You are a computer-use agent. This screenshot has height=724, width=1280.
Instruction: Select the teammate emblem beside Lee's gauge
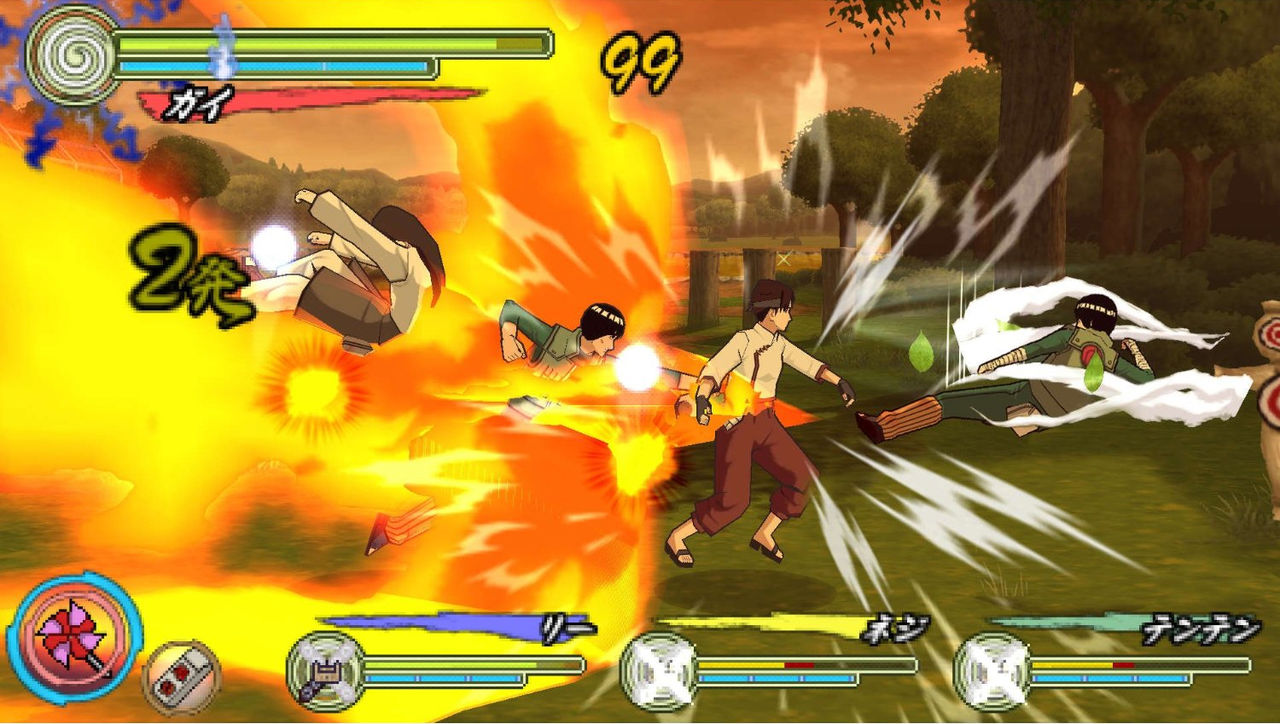(x=327, y=670)
